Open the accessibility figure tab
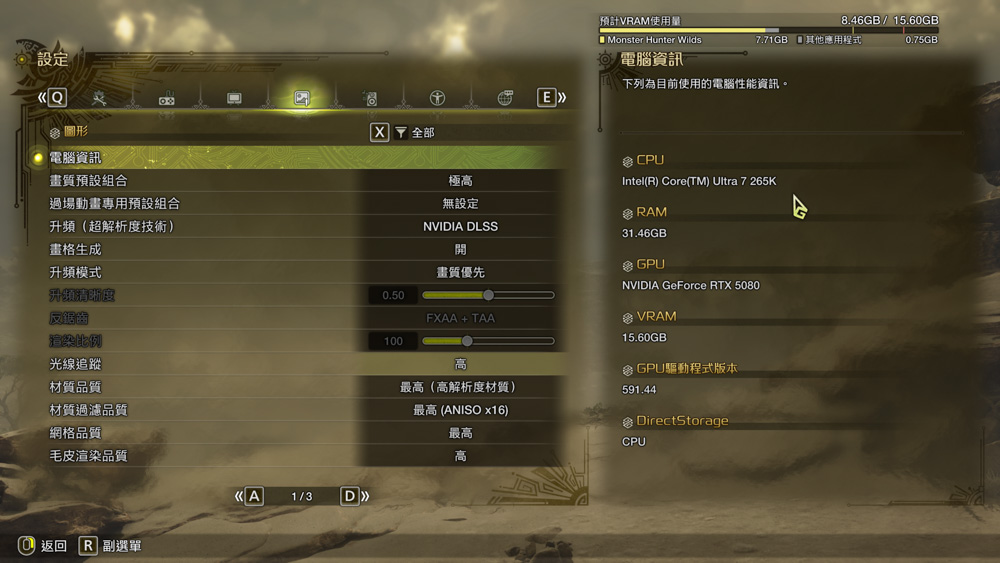The width and height of the screenshot is (1000, 563). pyautogui.click(x=437, y=98)
